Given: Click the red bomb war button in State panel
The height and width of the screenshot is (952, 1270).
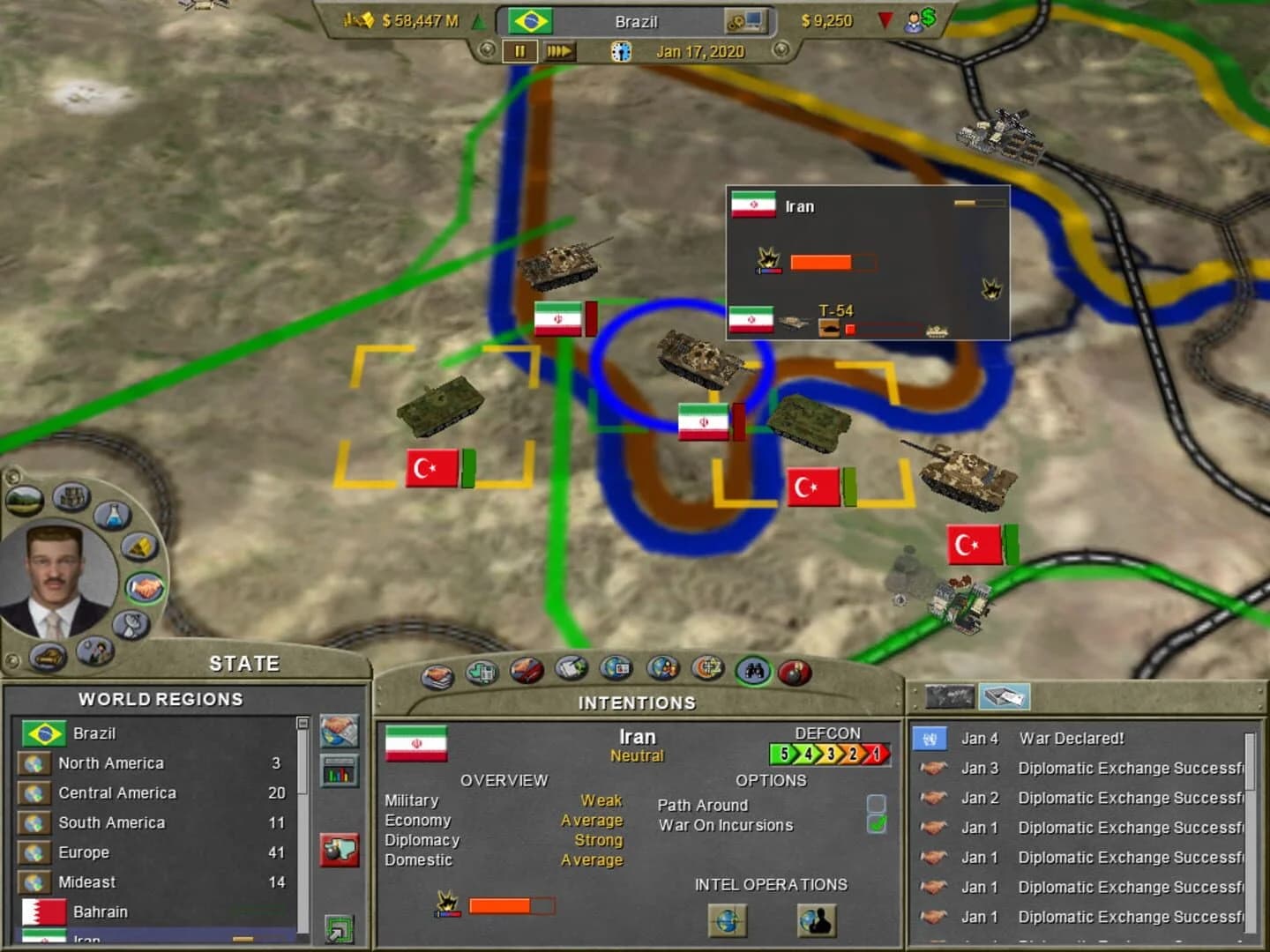Looking at the screenshot, I should click(340, 849).
